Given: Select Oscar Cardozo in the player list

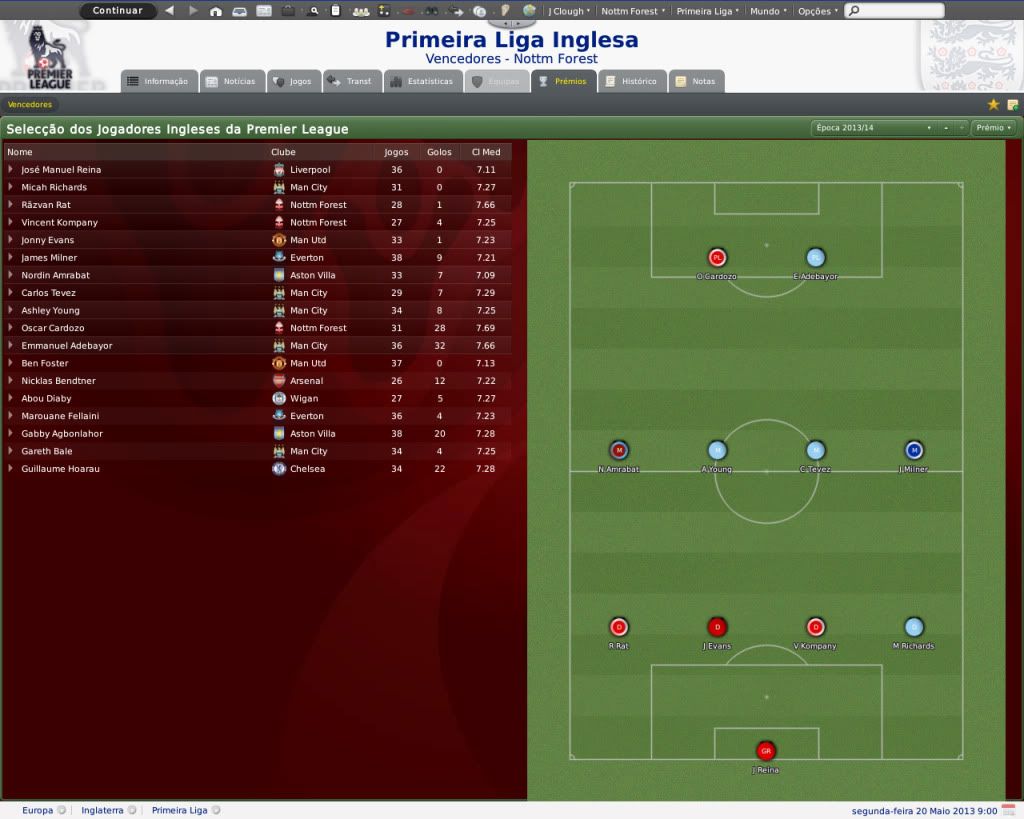Looking at the screenshot, I should [53, 328].
